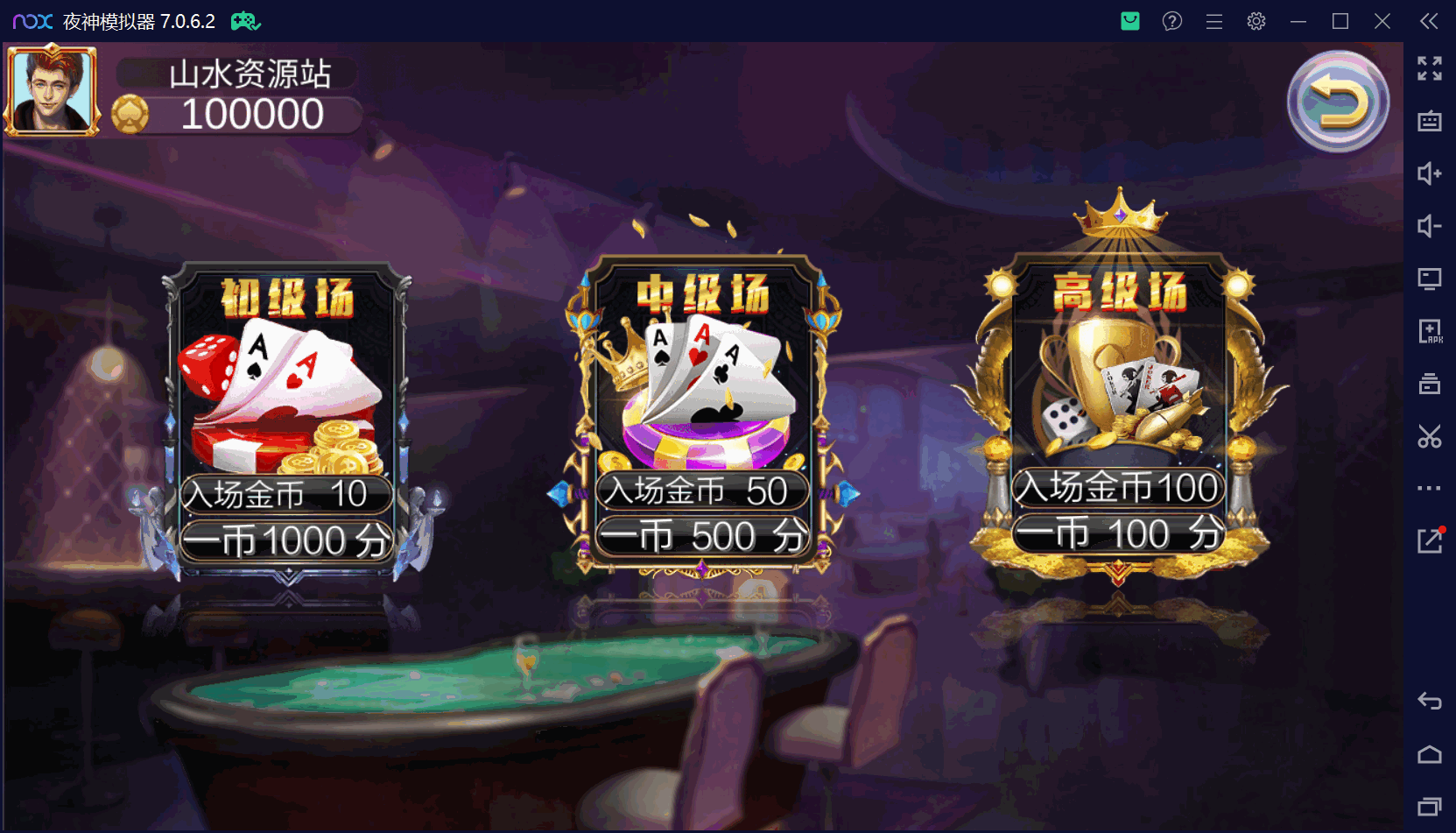Decrease the emulator volume
Screen dimensions: 1456x833
tap(1429, 226)
